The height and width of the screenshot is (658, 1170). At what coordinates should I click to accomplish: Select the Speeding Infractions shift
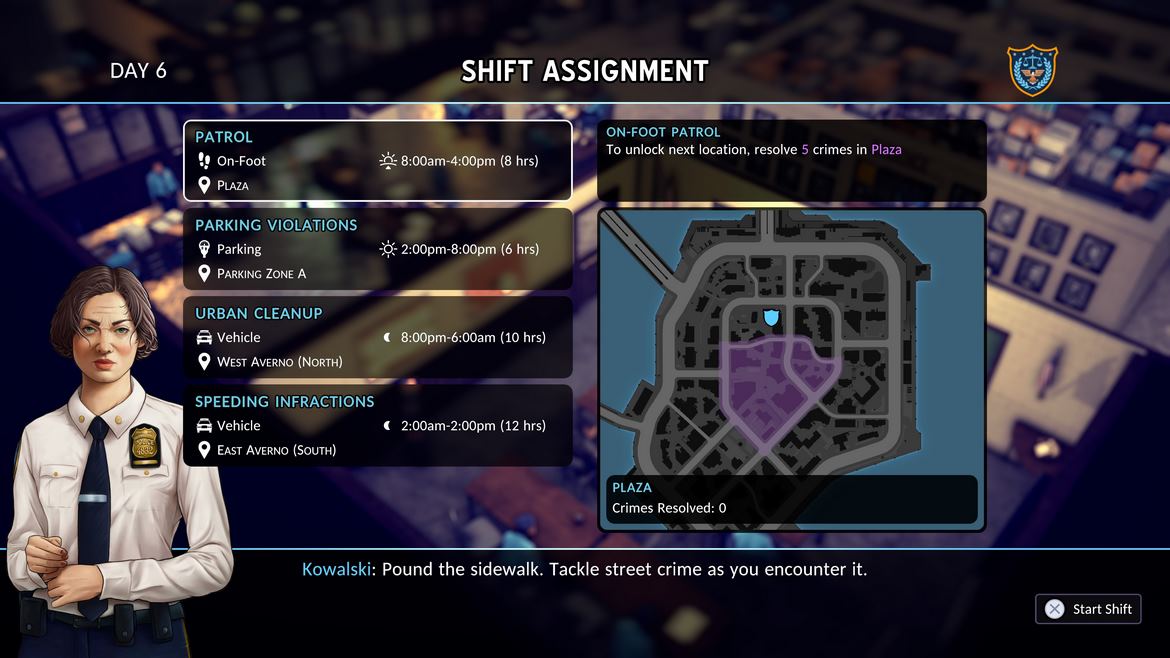[377, 425]
